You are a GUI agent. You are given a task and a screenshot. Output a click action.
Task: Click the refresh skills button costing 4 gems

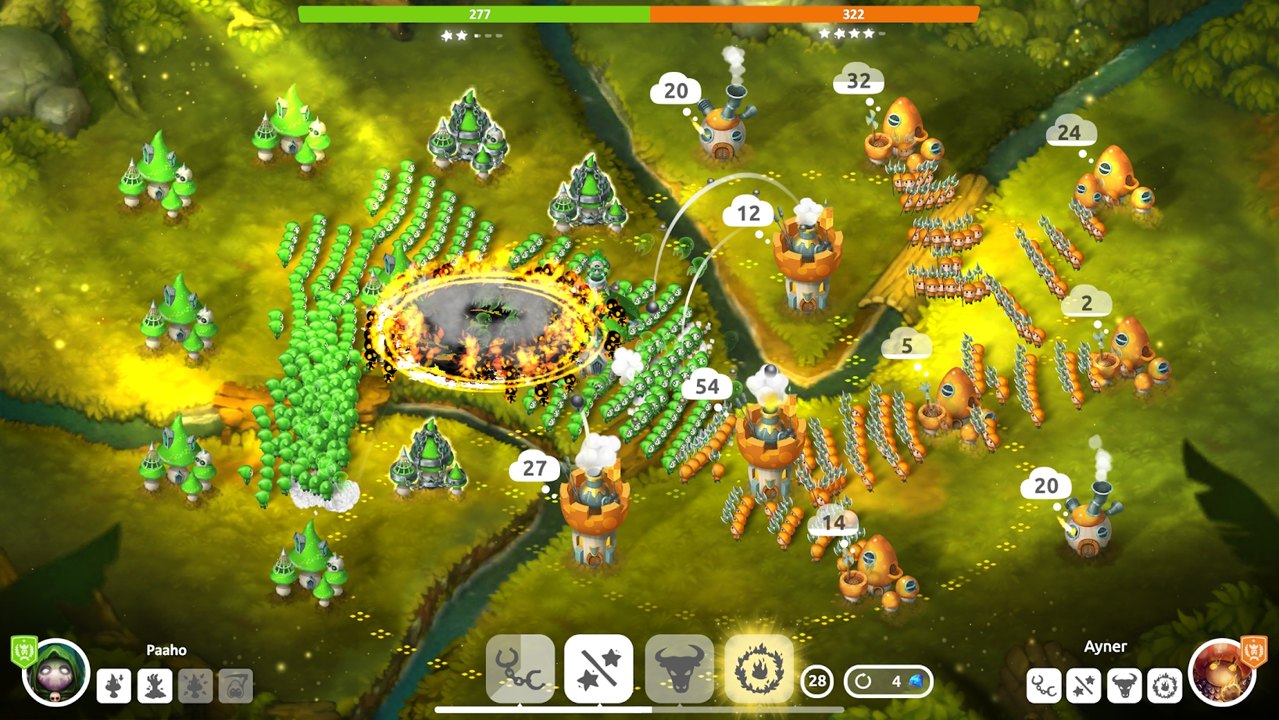pyautogui.click(x=888, y=682)
